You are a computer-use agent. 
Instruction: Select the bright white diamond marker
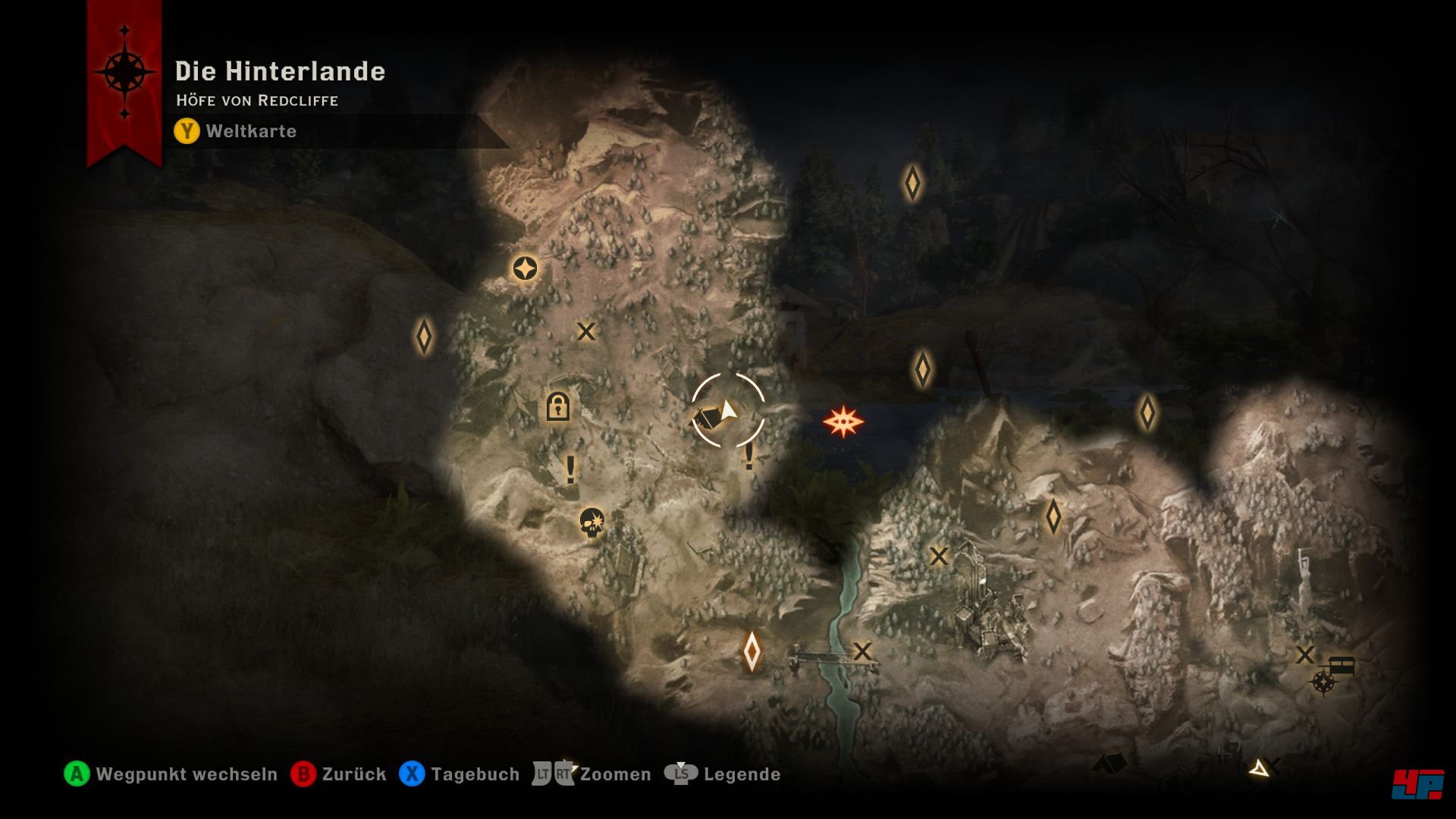752,651
